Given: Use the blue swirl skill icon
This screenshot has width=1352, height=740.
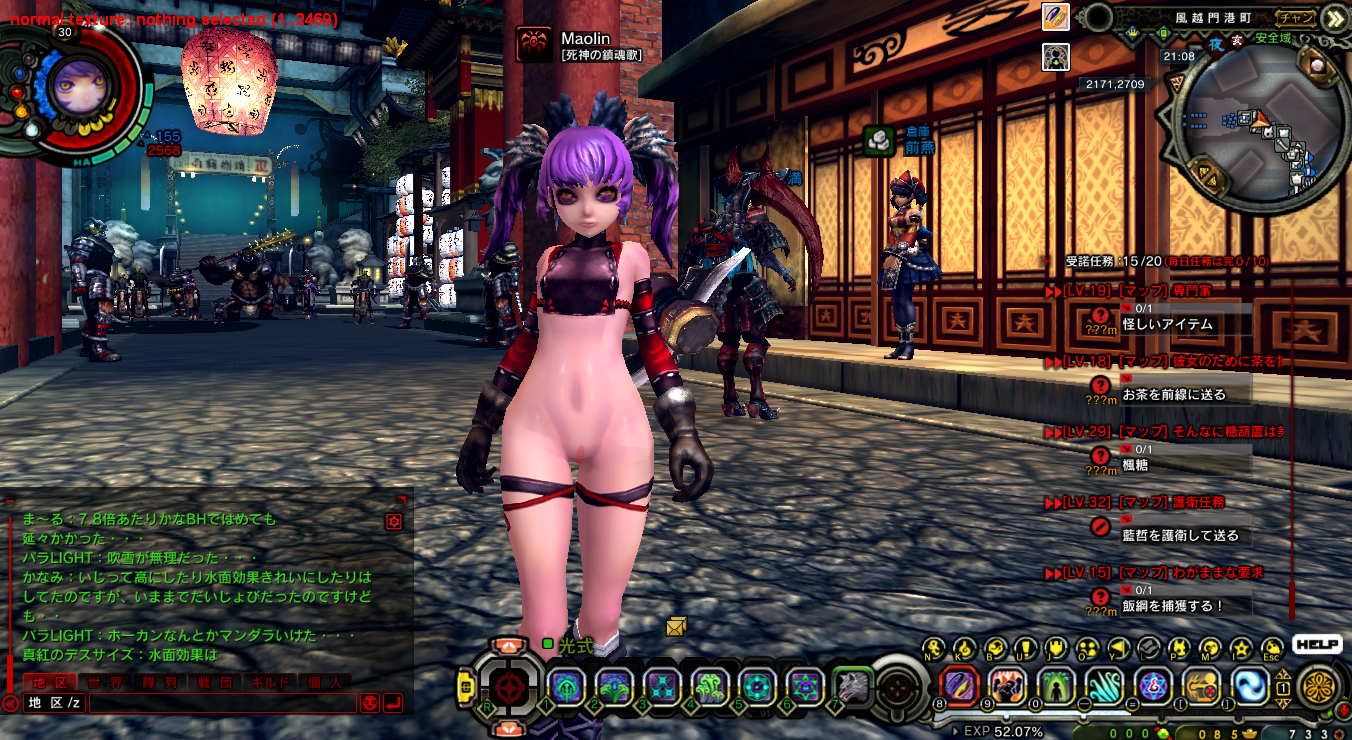Looking at the screenshot, I should tap(1249, 686).
